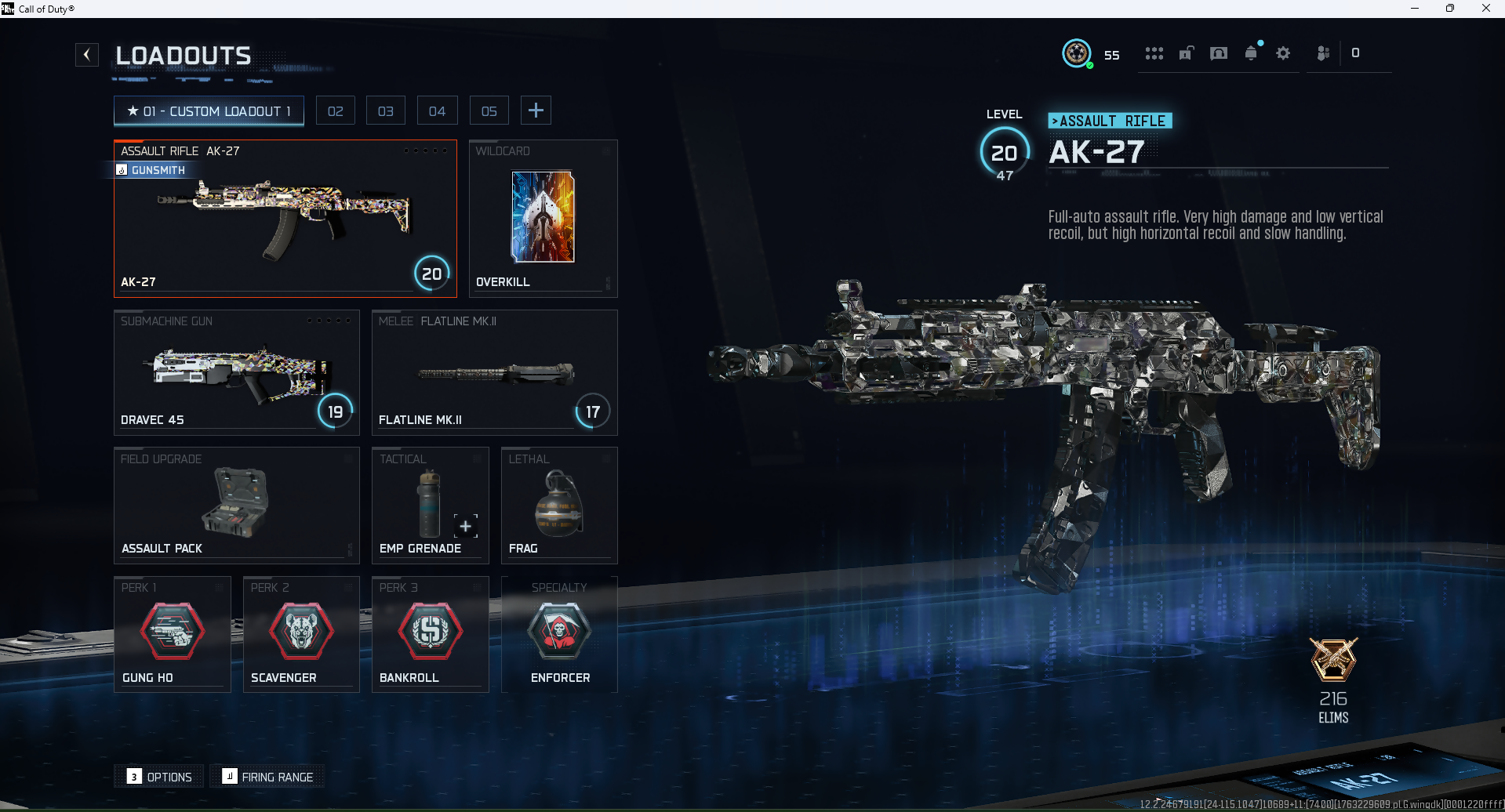Switch to loadout slot 02

coord(335,111)
